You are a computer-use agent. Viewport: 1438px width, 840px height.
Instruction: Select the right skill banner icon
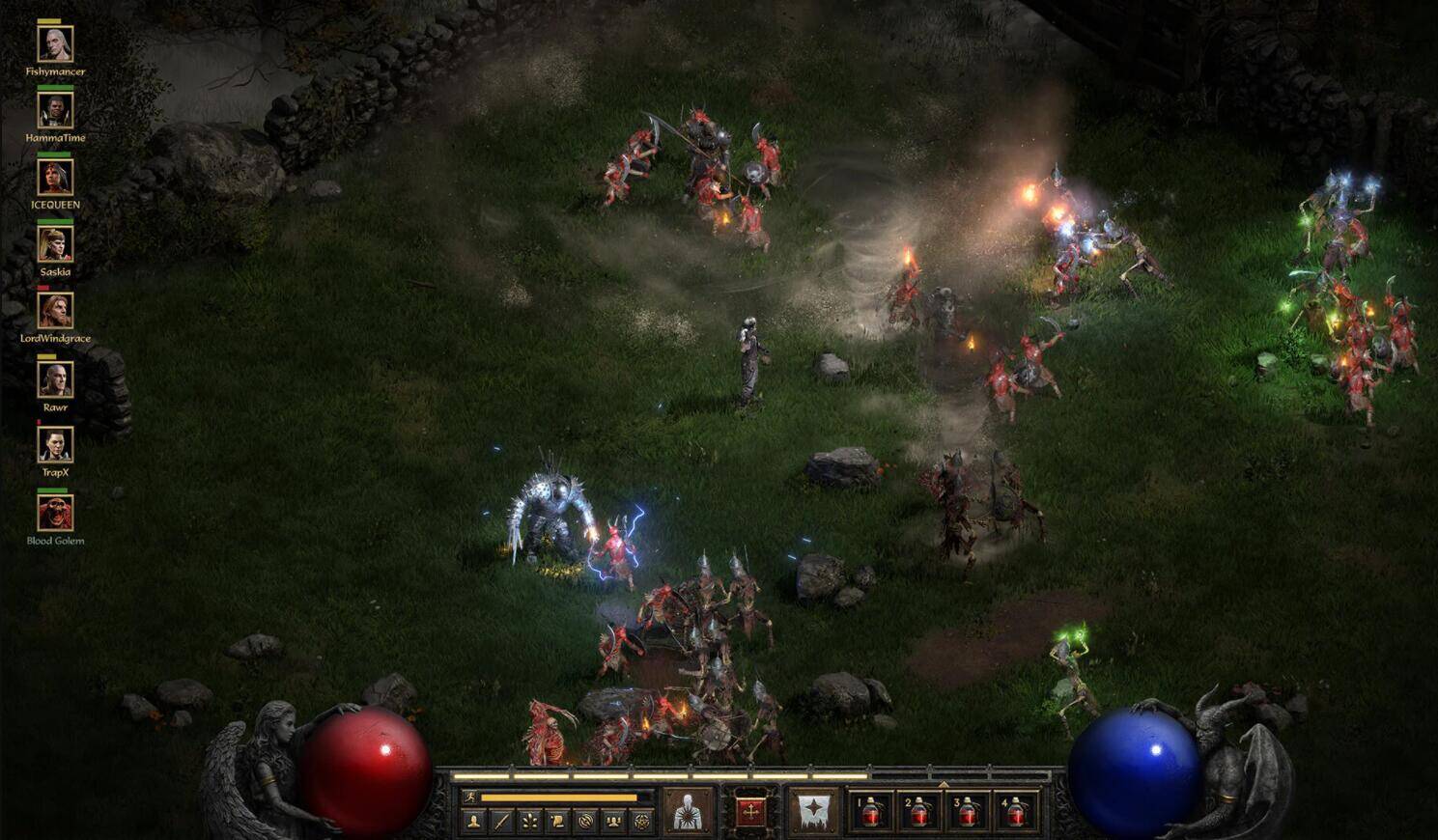[814, 811]
